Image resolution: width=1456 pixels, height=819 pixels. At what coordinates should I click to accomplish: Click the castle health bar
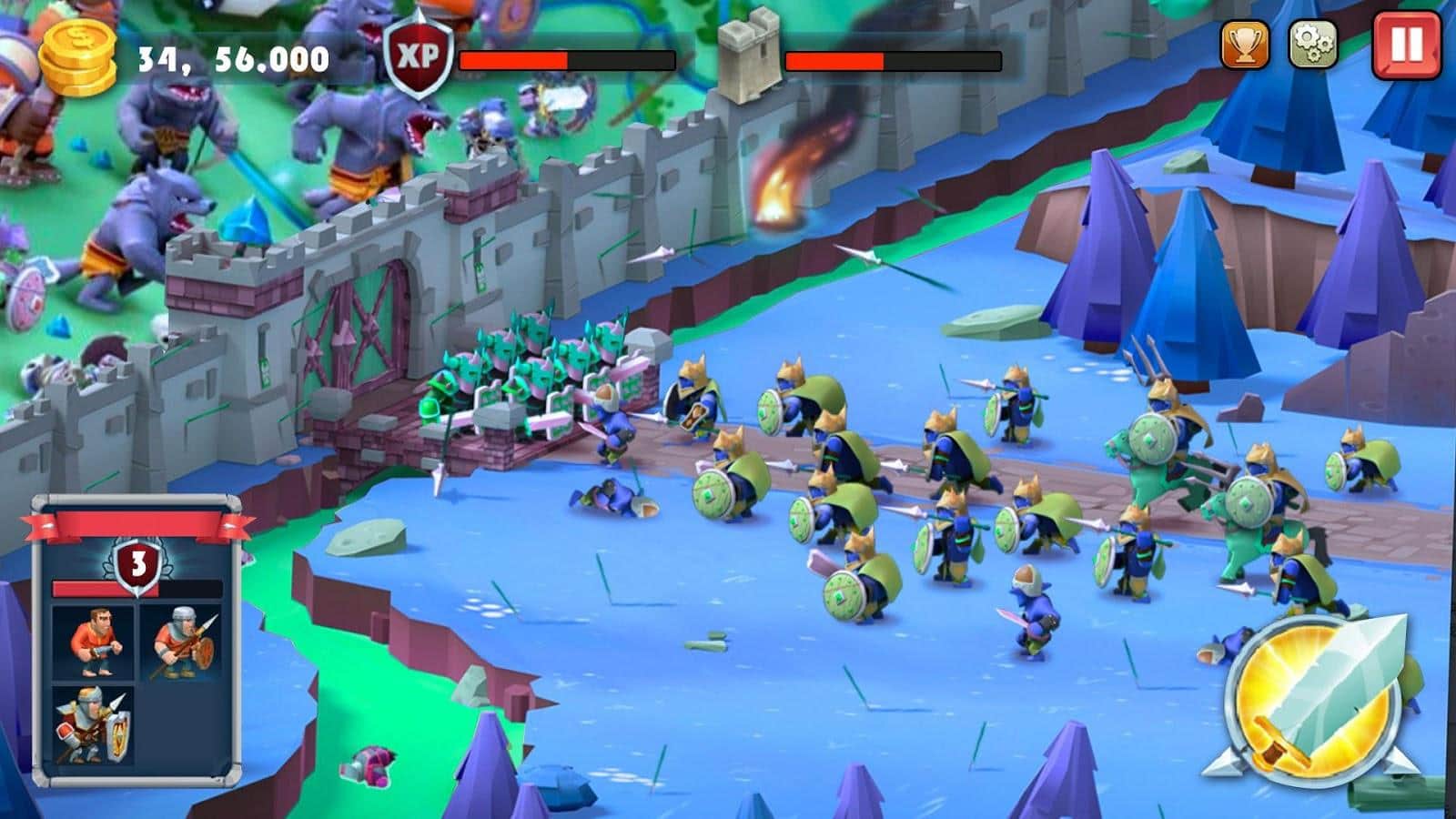click(x=892, y=62)
